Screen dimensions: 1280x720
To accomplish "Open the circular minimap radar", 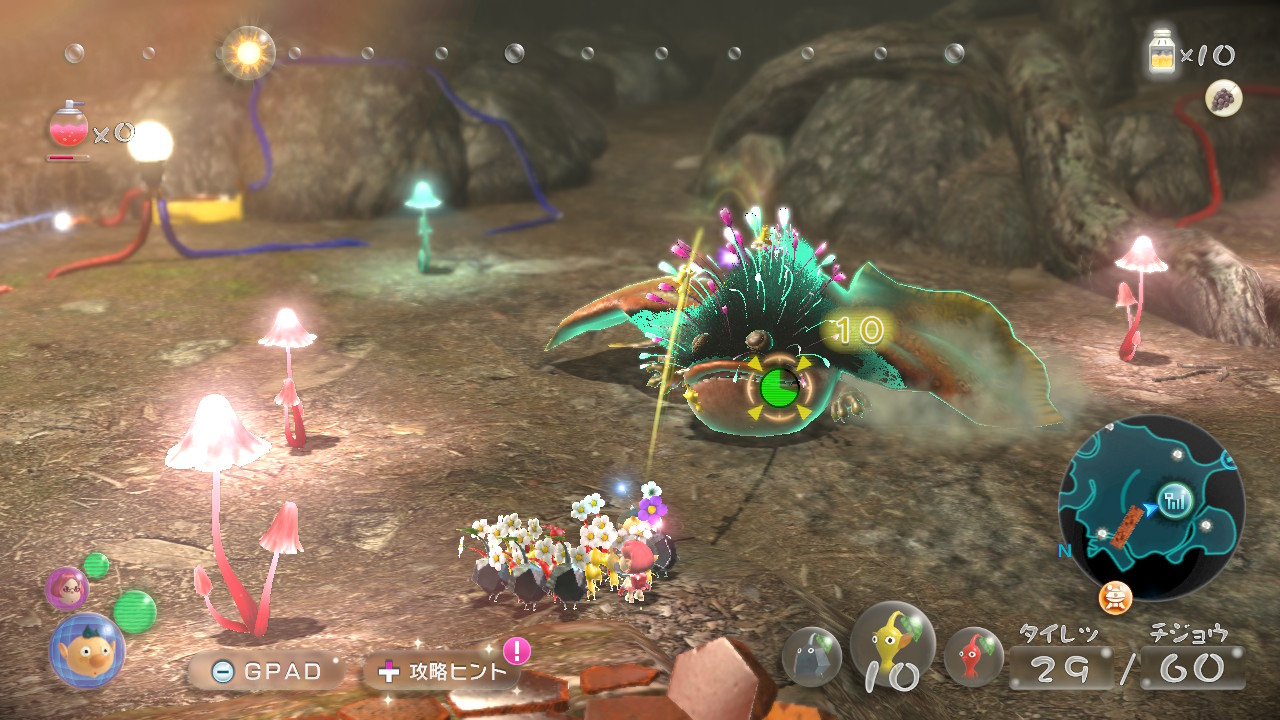I will tap(1151, 508).
